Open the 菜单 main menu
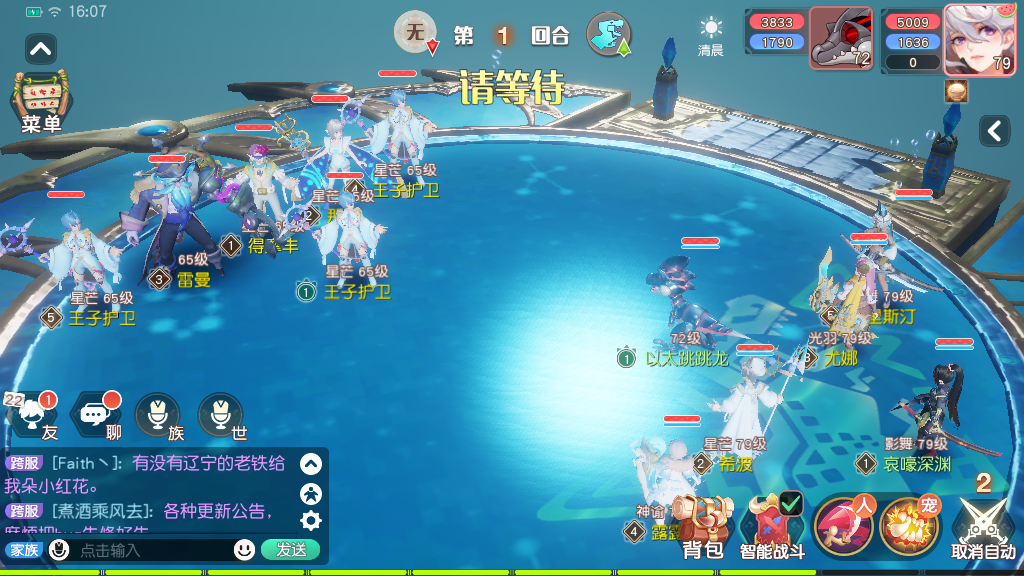1024x576 pixels. tap(41, 101)
